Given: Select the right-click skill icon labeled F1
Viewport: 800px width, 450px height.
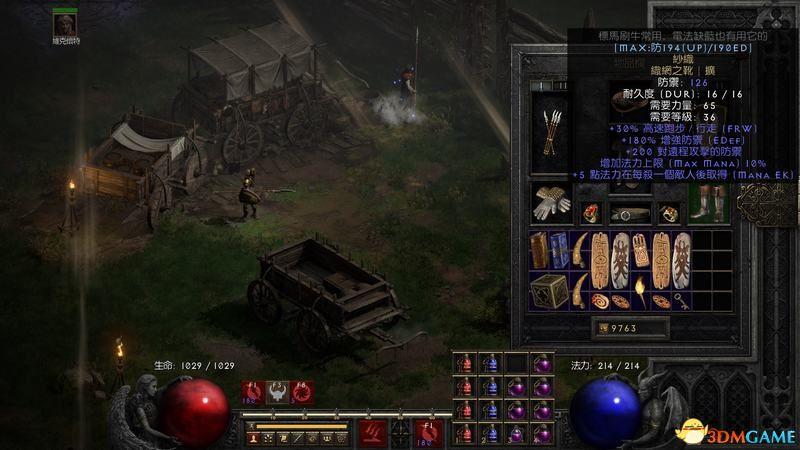Looking at the screenshot, I should pos(429,433).
